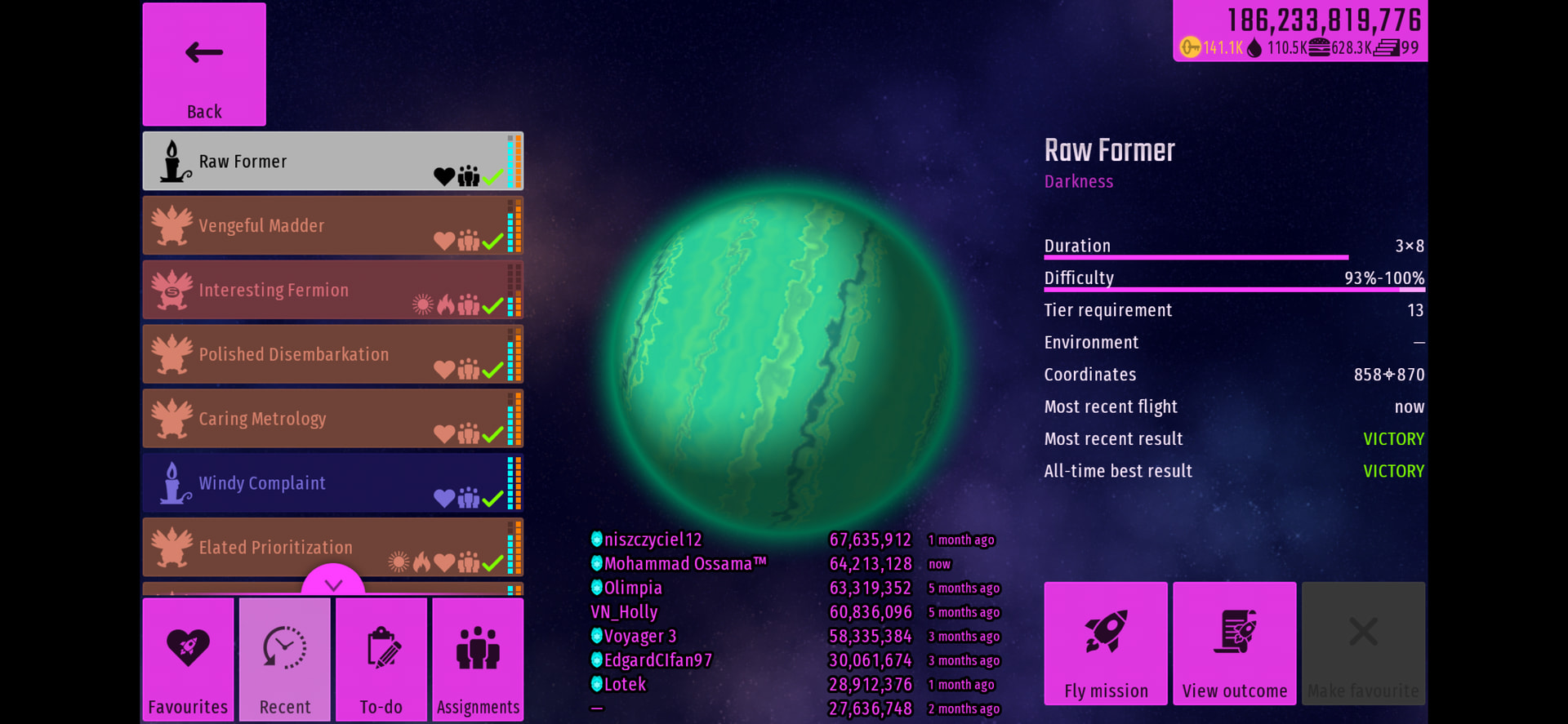
Task: Click the greyed Make favourite button
Action: [x=1363, y=643]
